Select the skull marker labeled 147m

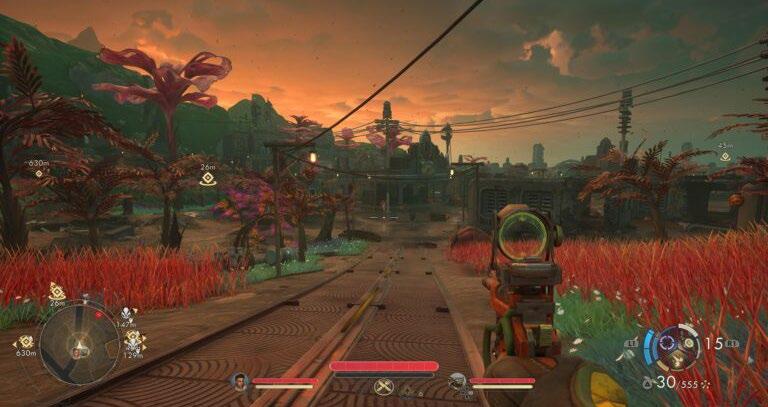coord(127,314)
